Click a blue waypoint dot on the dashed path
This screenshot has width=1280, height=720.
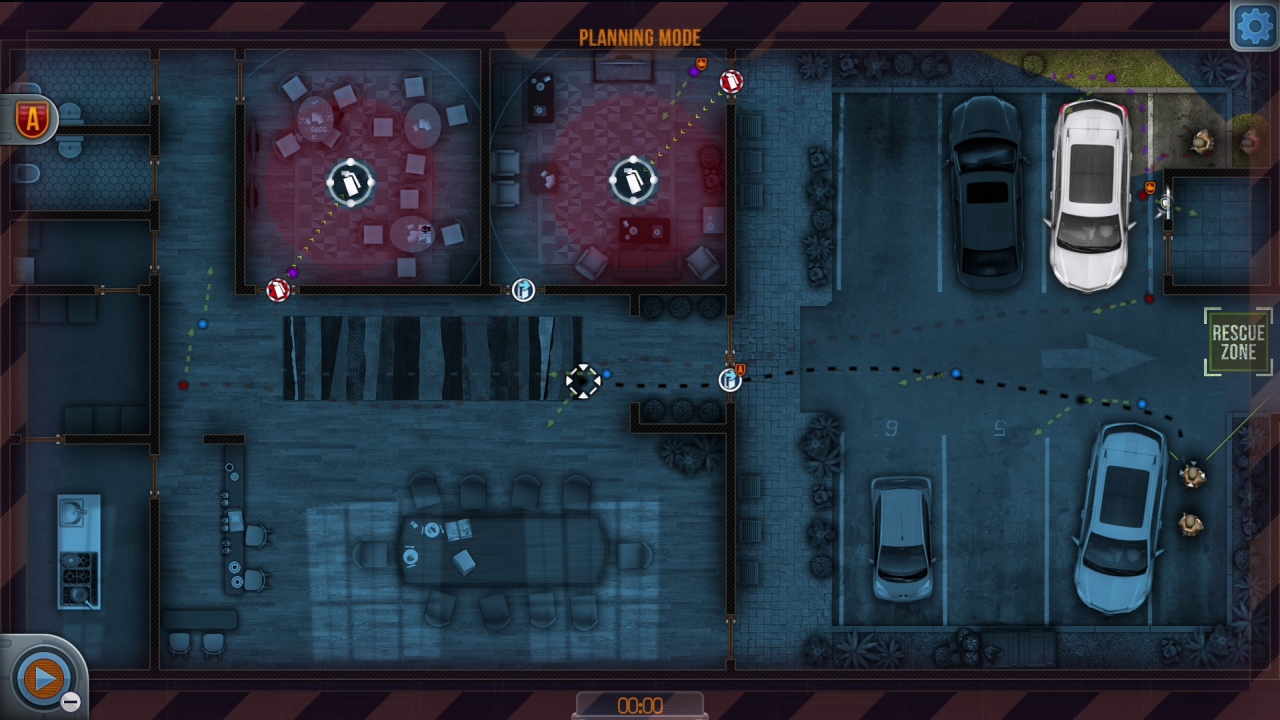(x=957, y=372)
